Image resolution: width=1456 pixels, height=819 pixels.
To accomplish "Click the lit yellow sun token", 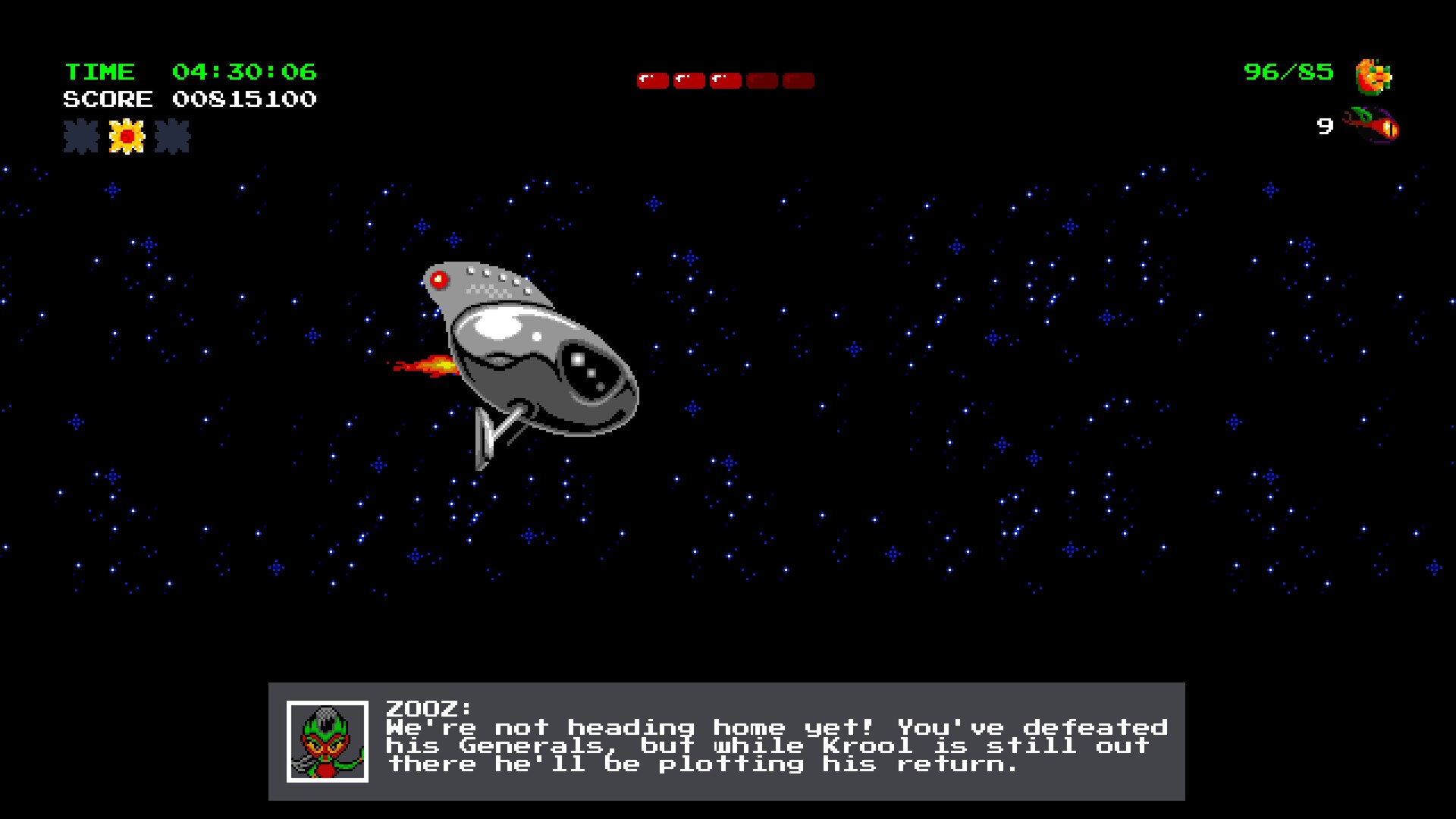I will [127, 137].
